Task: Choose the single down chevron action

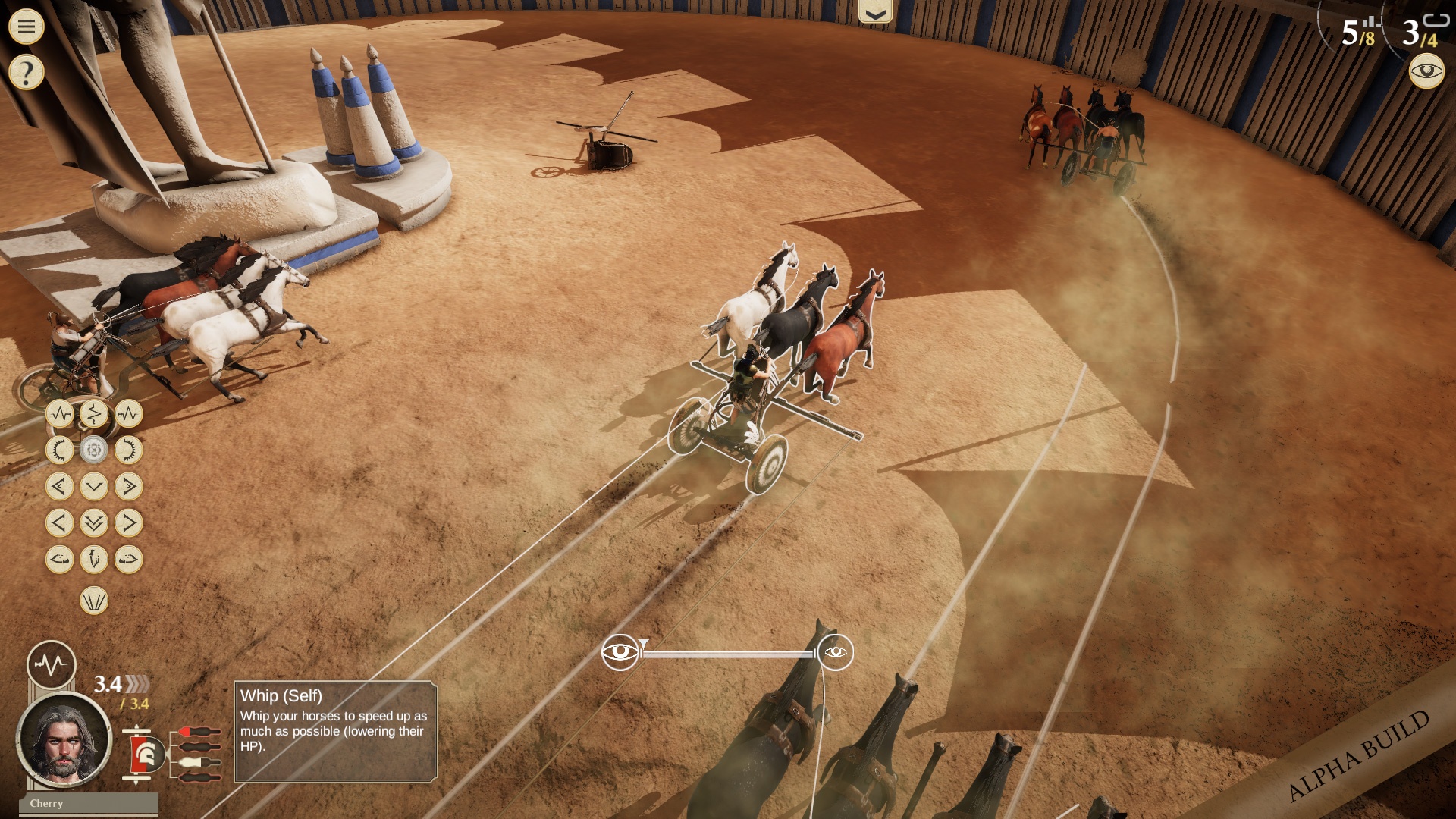Action: [x=94, y=486]
